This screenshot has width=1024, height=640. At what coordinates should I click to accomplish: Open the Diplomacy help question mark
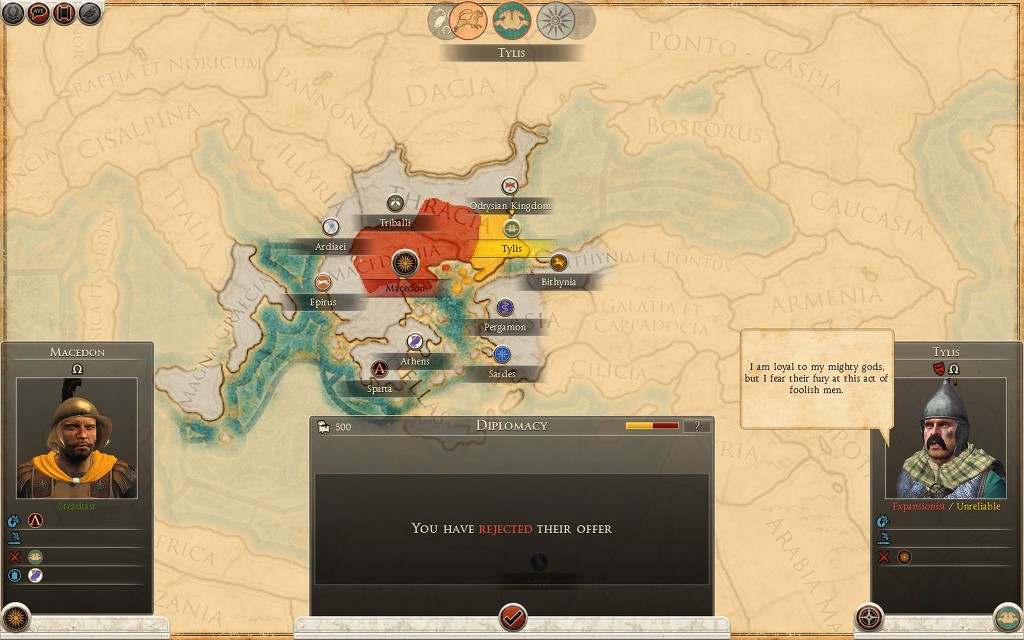[697, 426]
